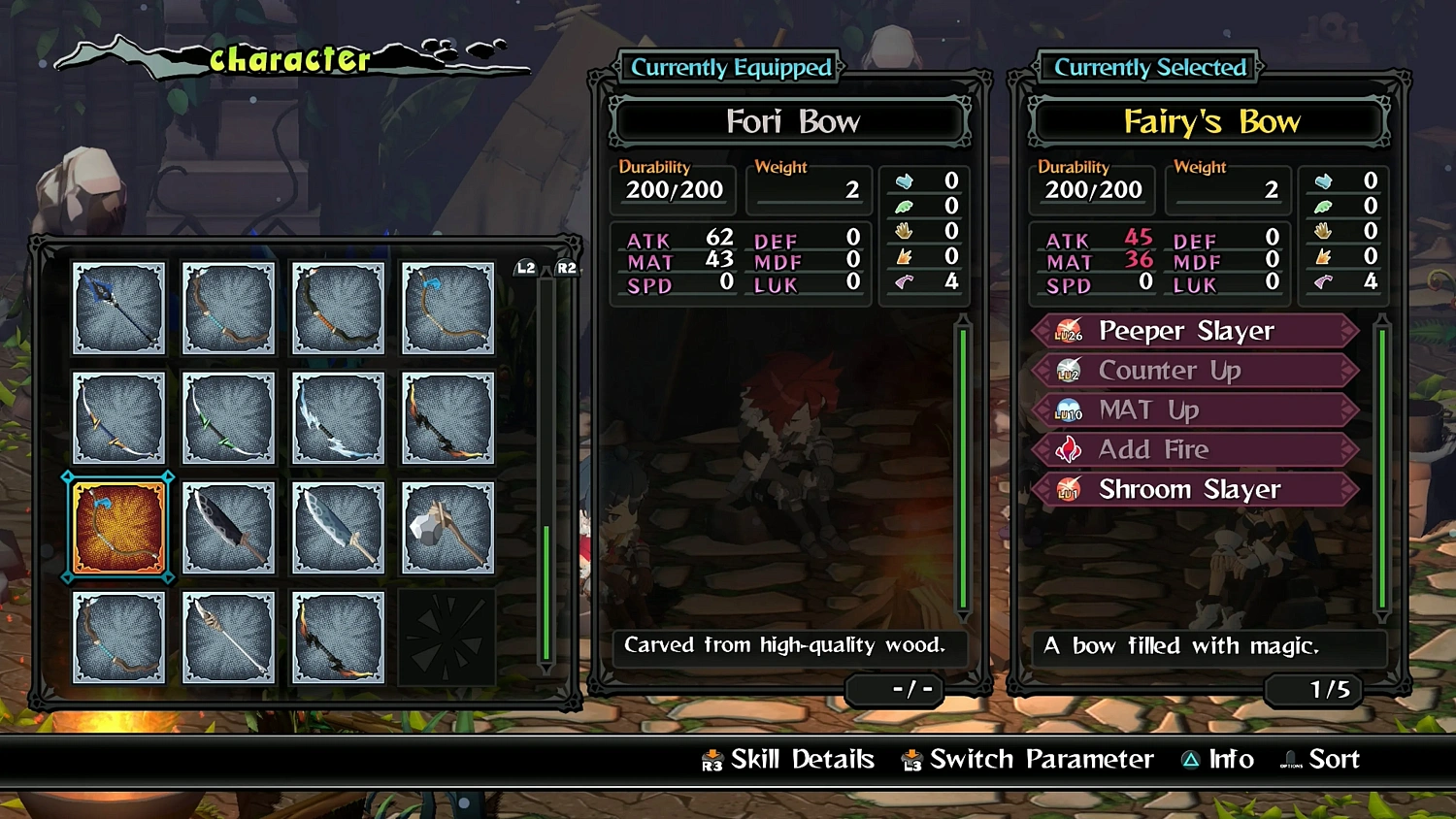Select the stone hammer weapon icon in inventory
This screenshot has height=819, width=1456.
447,528
